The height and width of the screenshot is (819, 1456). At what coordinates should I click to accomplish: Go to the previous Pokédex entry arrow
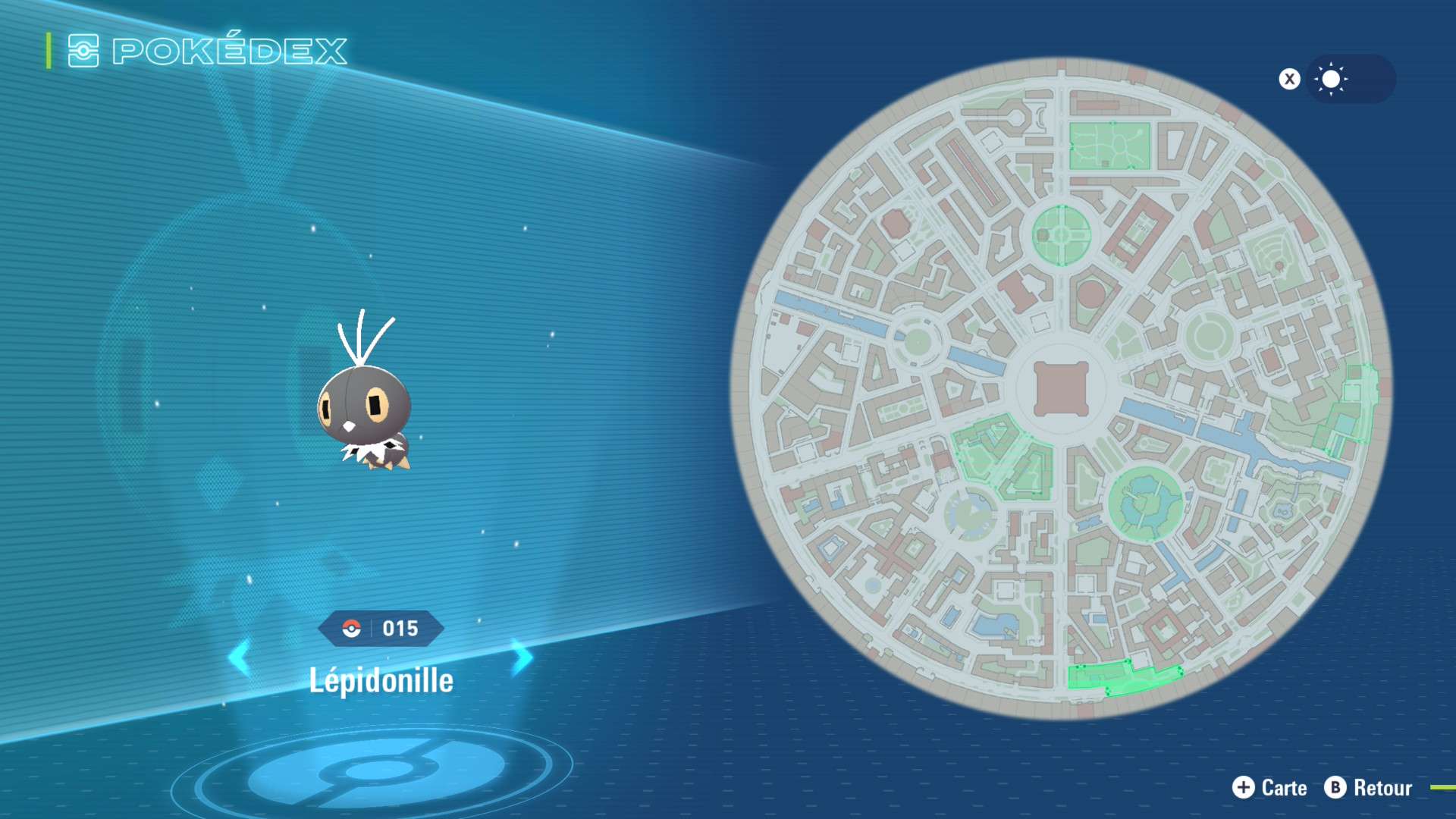pyautogui.click(x=240, y=657)
